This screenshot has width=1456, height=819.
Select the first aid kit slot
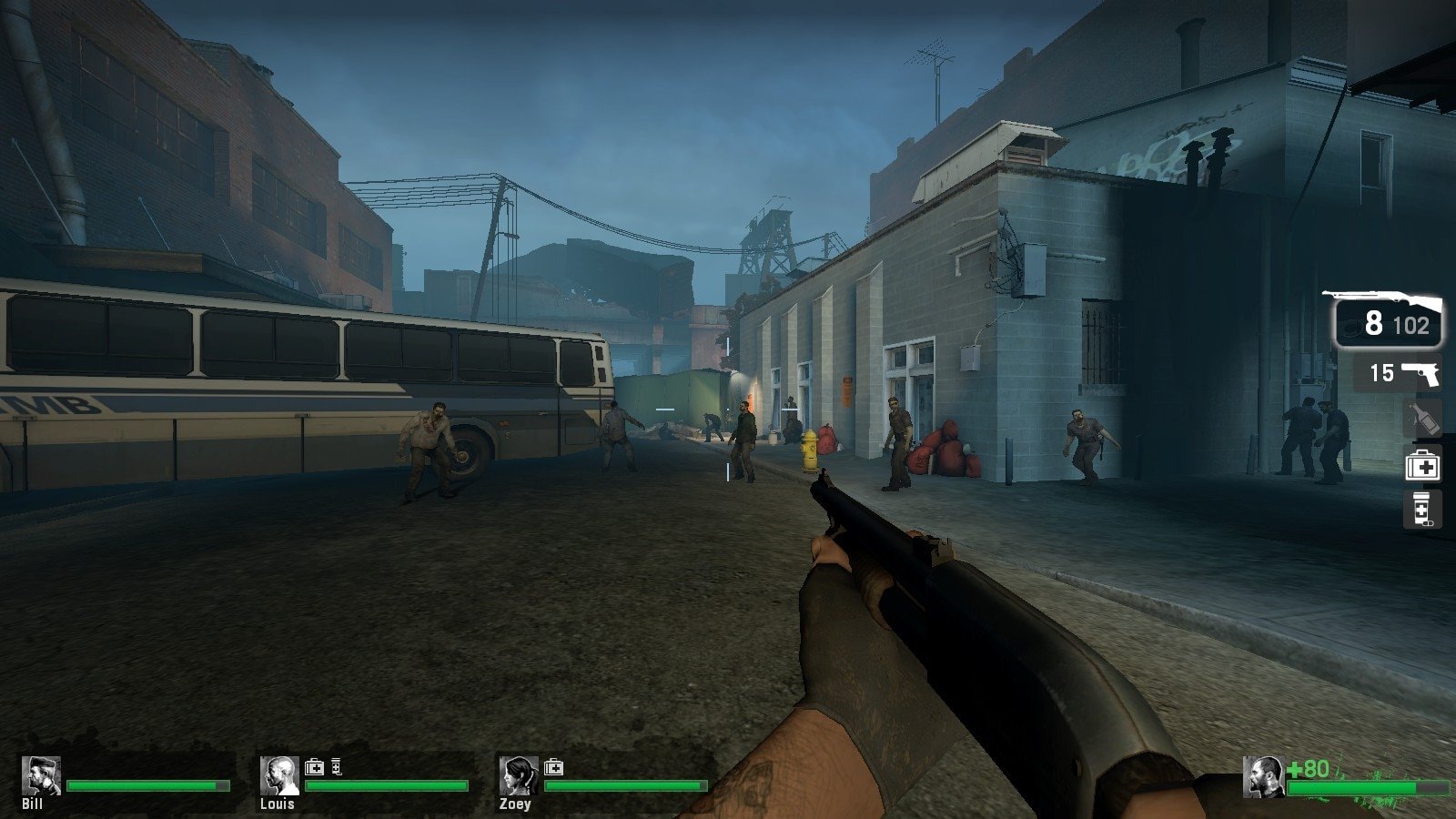coord(1422,467)
